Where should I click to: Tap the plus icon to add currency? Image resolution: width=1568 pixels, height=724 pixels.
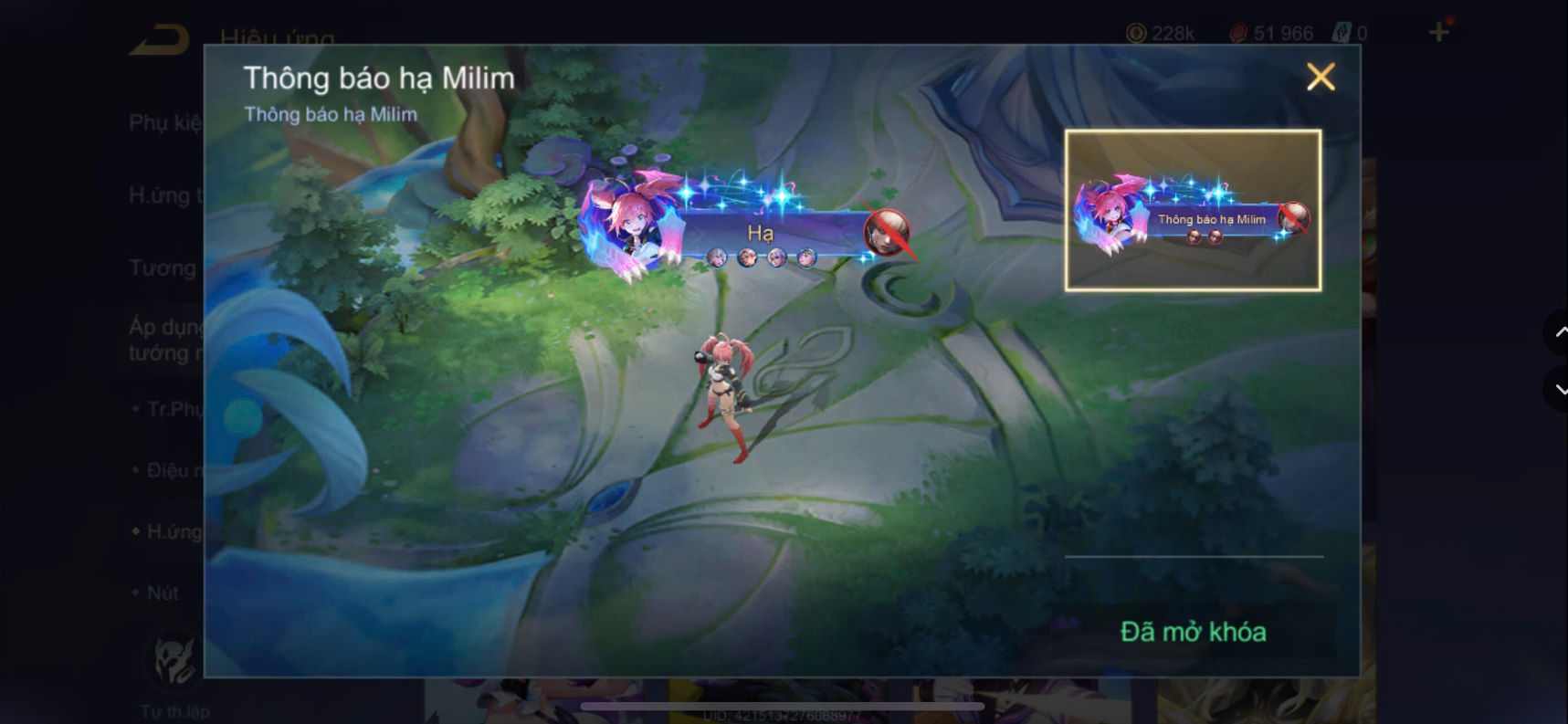(1437, 32)
